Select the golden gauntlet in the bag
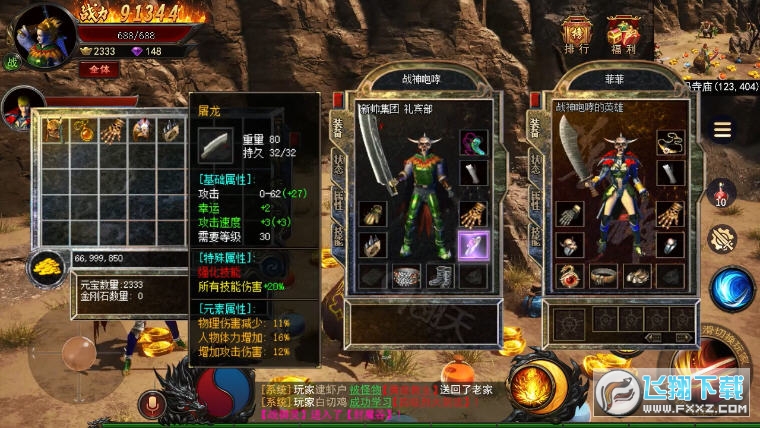Viewport: 760px width, 428px height. click(113, 129)
